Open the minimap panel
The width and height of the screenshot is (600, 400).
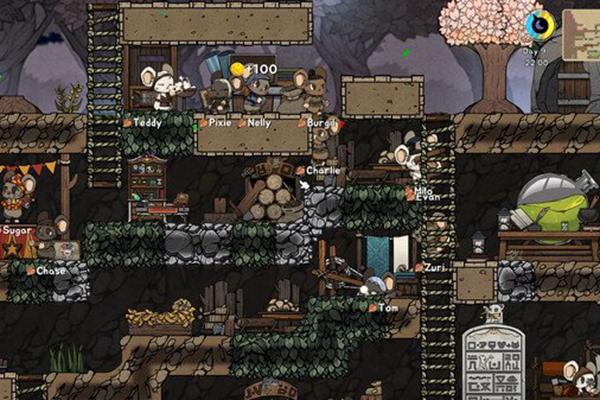coord(583,33)
